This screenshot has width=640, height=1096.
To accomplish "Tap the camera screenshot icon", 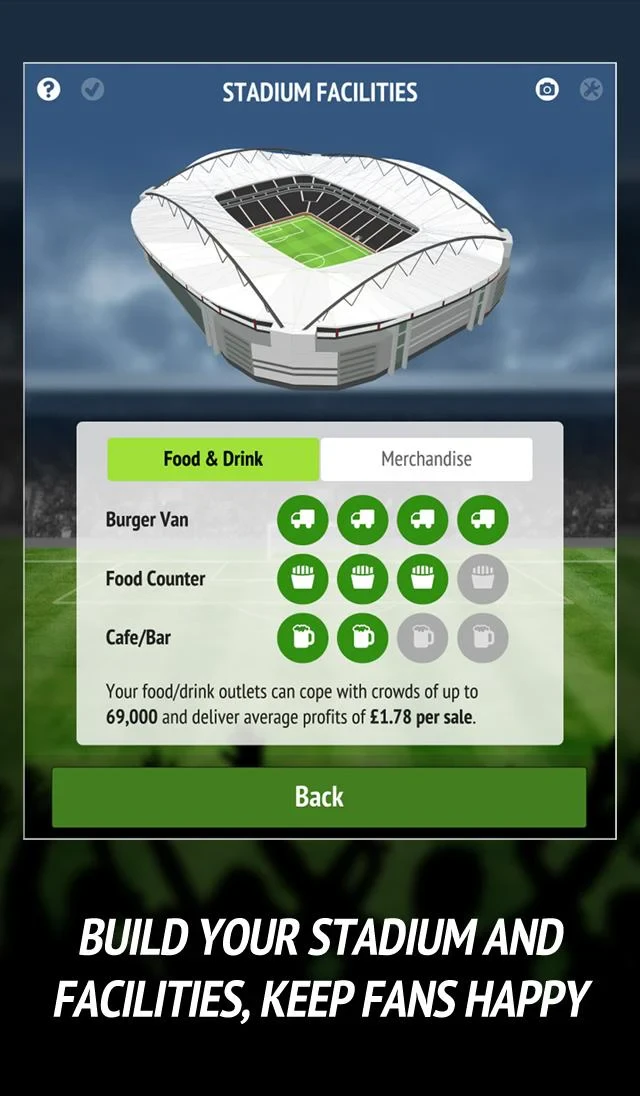I will point(547,90).
